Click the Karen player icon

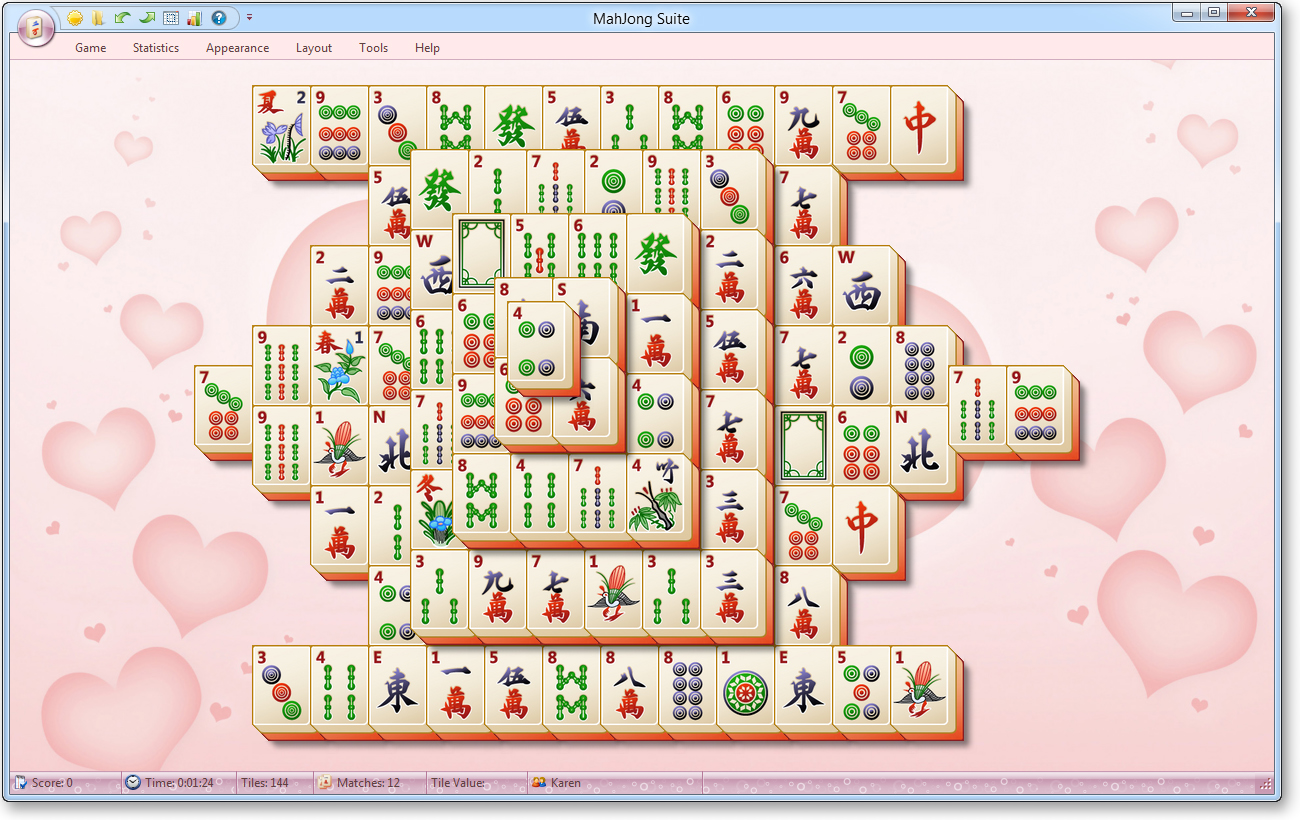click(x=540, y=782)
